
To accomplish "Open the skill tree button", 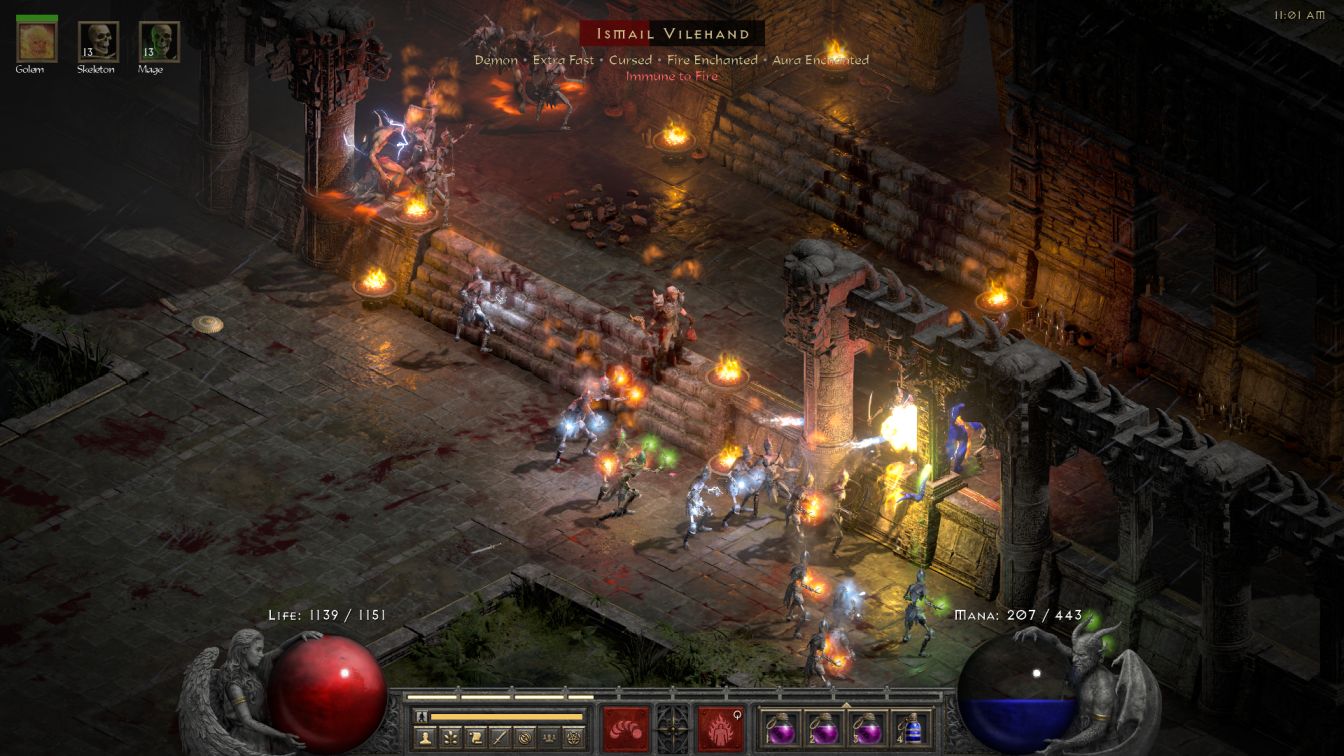I will coord(450,738).
